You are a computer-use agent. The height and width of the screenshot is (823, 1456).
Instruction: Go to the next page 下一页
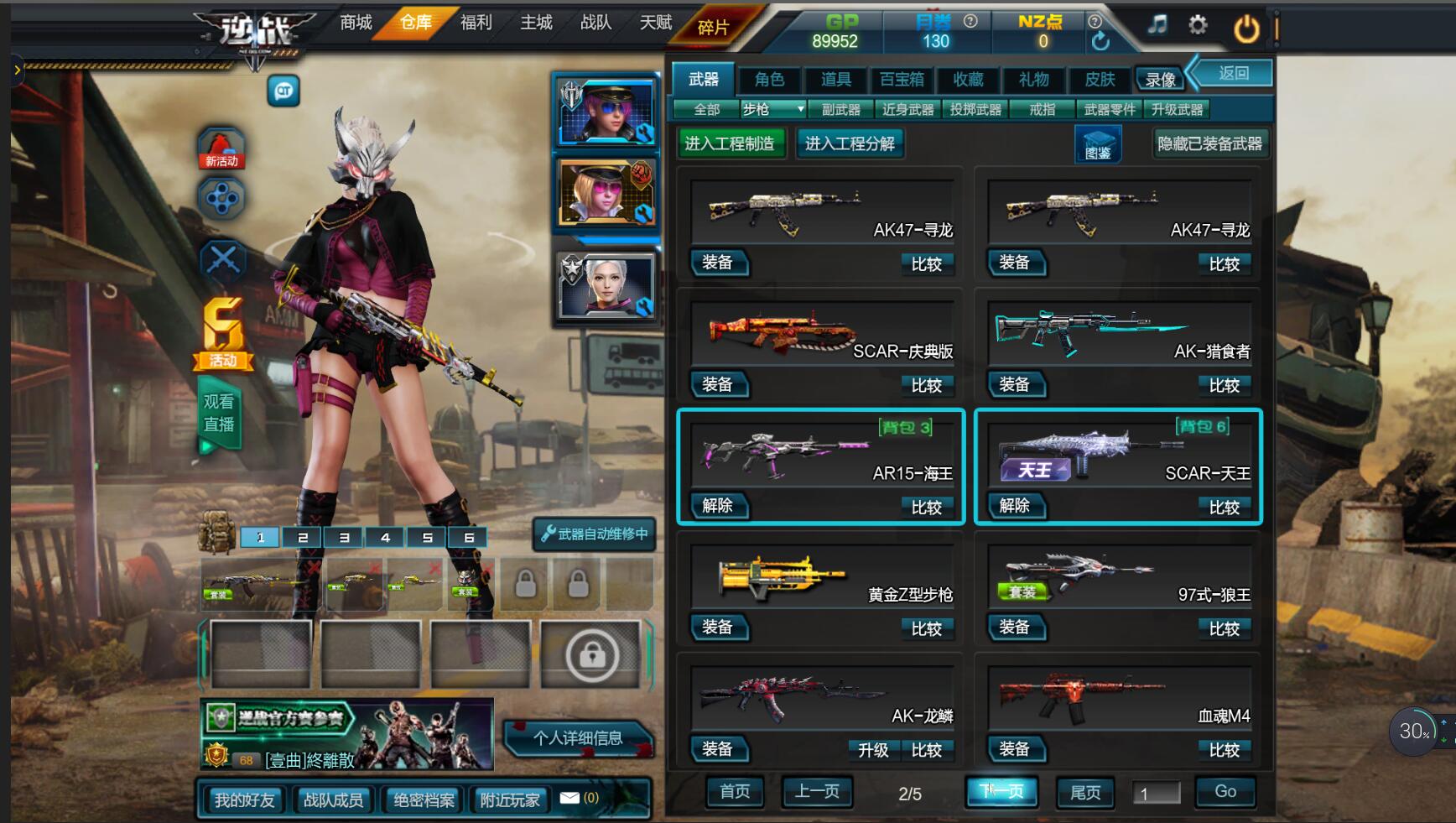[1001, 791]
